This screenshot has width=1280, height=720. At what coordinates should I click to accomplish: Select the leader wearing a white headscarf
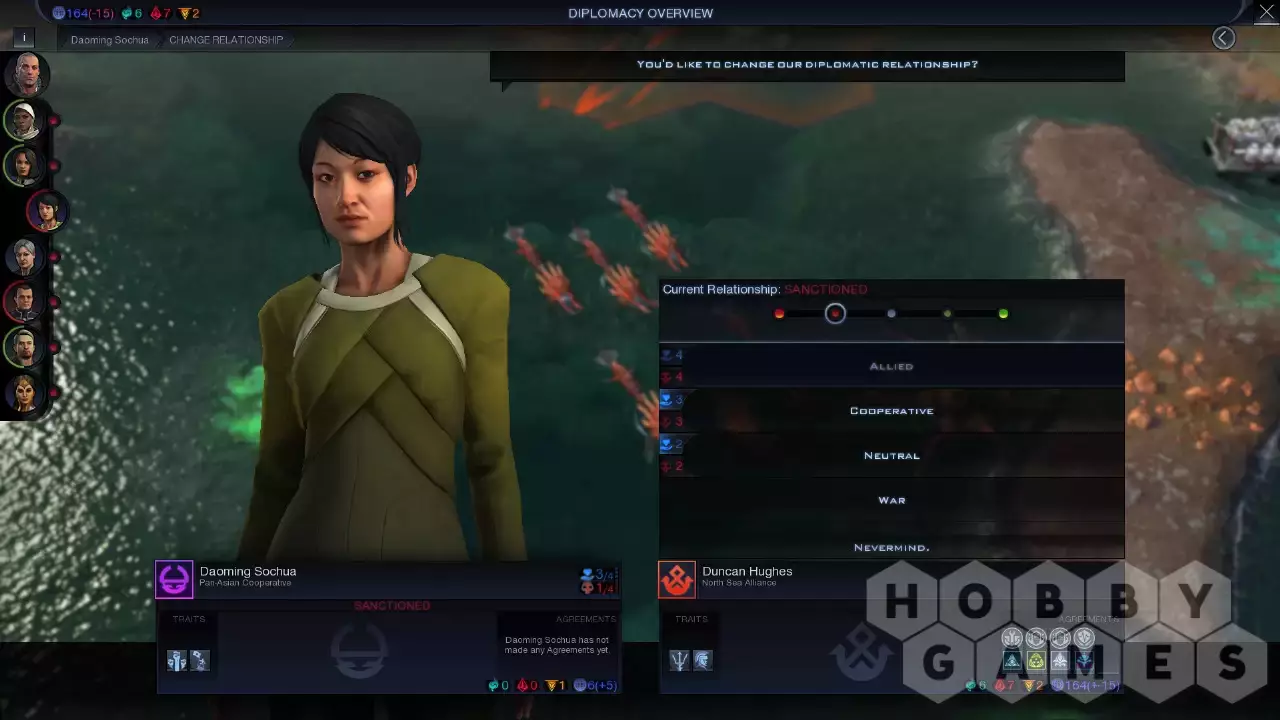(x=24, y=120)
